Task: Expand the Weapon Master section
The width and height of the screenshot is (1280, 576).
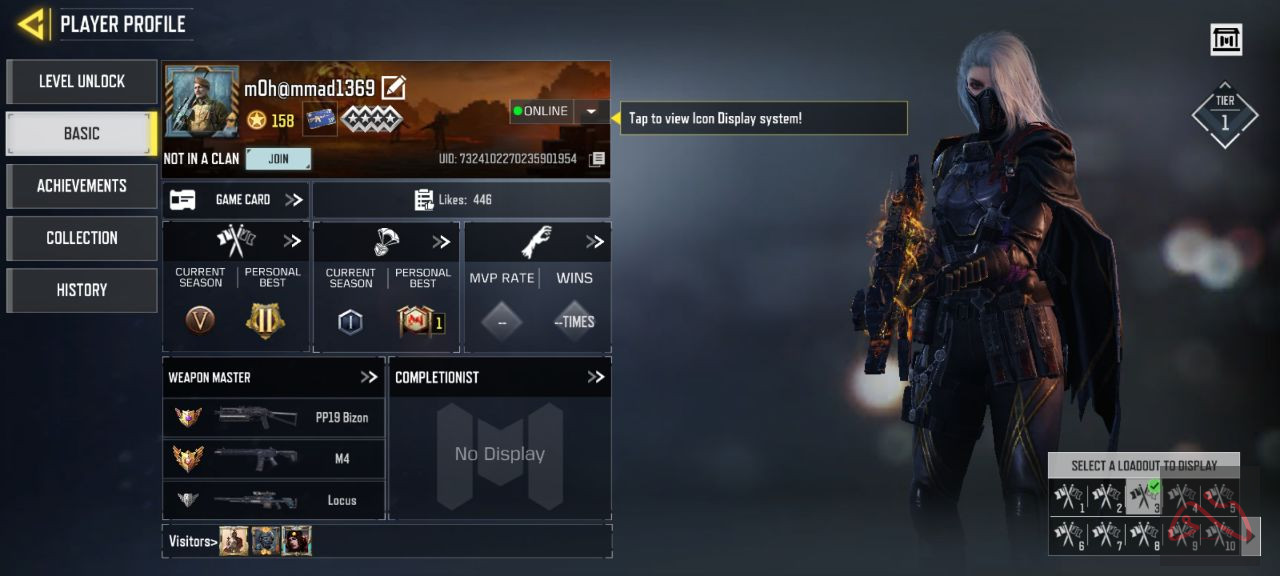Action: (x=369, y=377)
